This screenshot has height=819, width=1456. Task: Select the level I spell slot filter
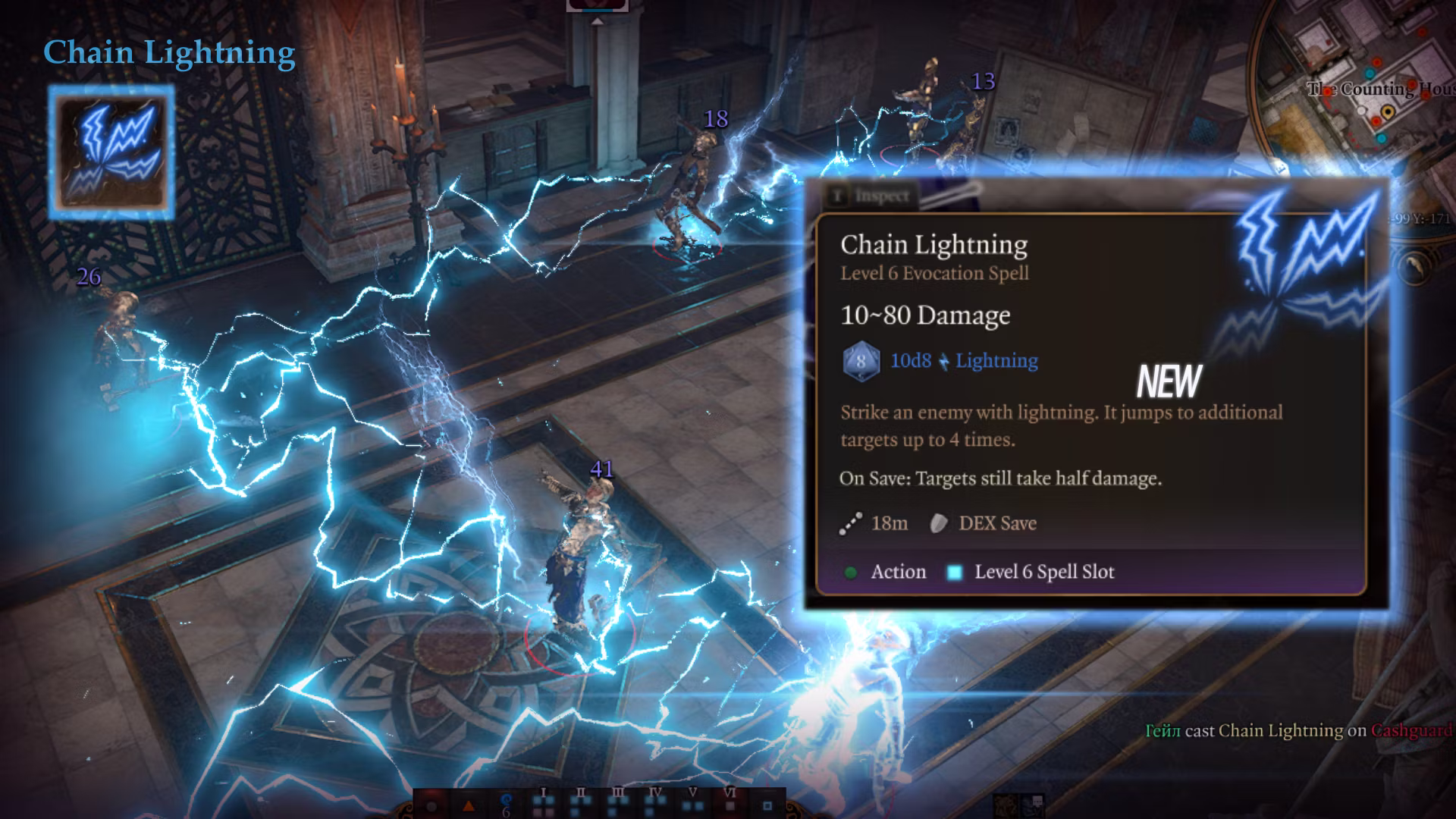click(x=543, y=802)
